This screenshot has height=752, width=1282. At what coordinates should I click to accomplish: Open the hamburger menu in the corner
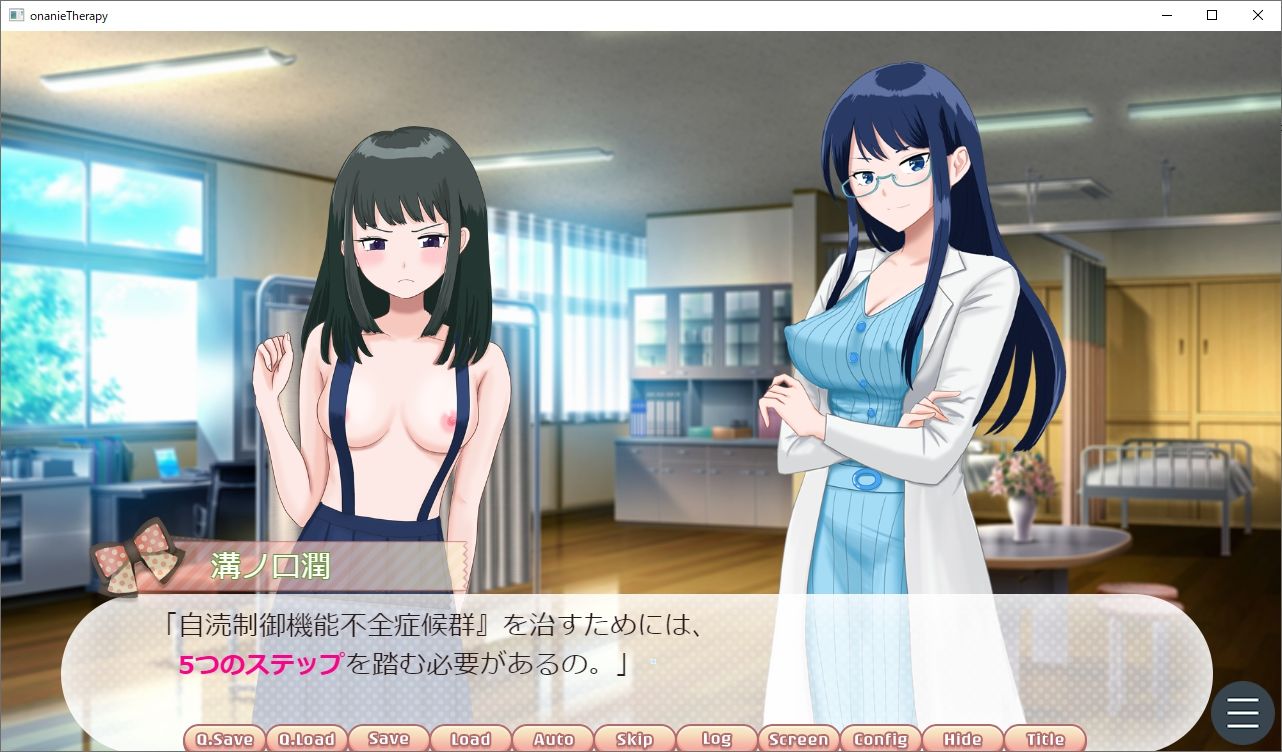[1242, 712]
